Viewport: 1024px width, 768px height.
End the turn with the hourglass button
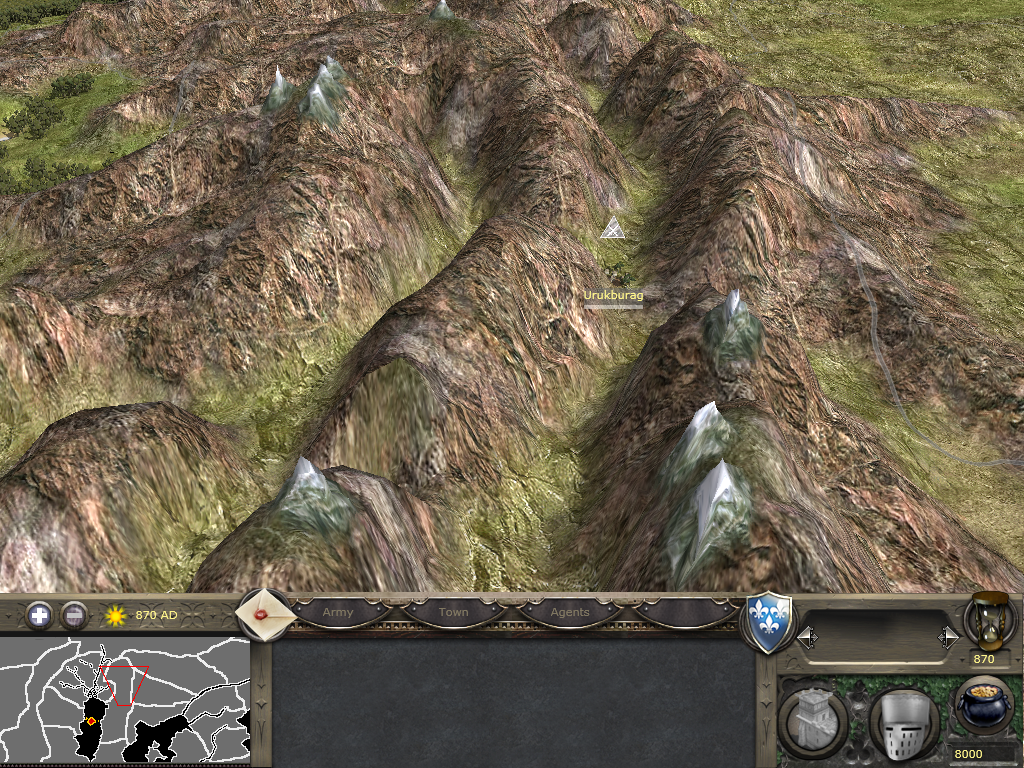pyautogui.click(x=989, y=620)
